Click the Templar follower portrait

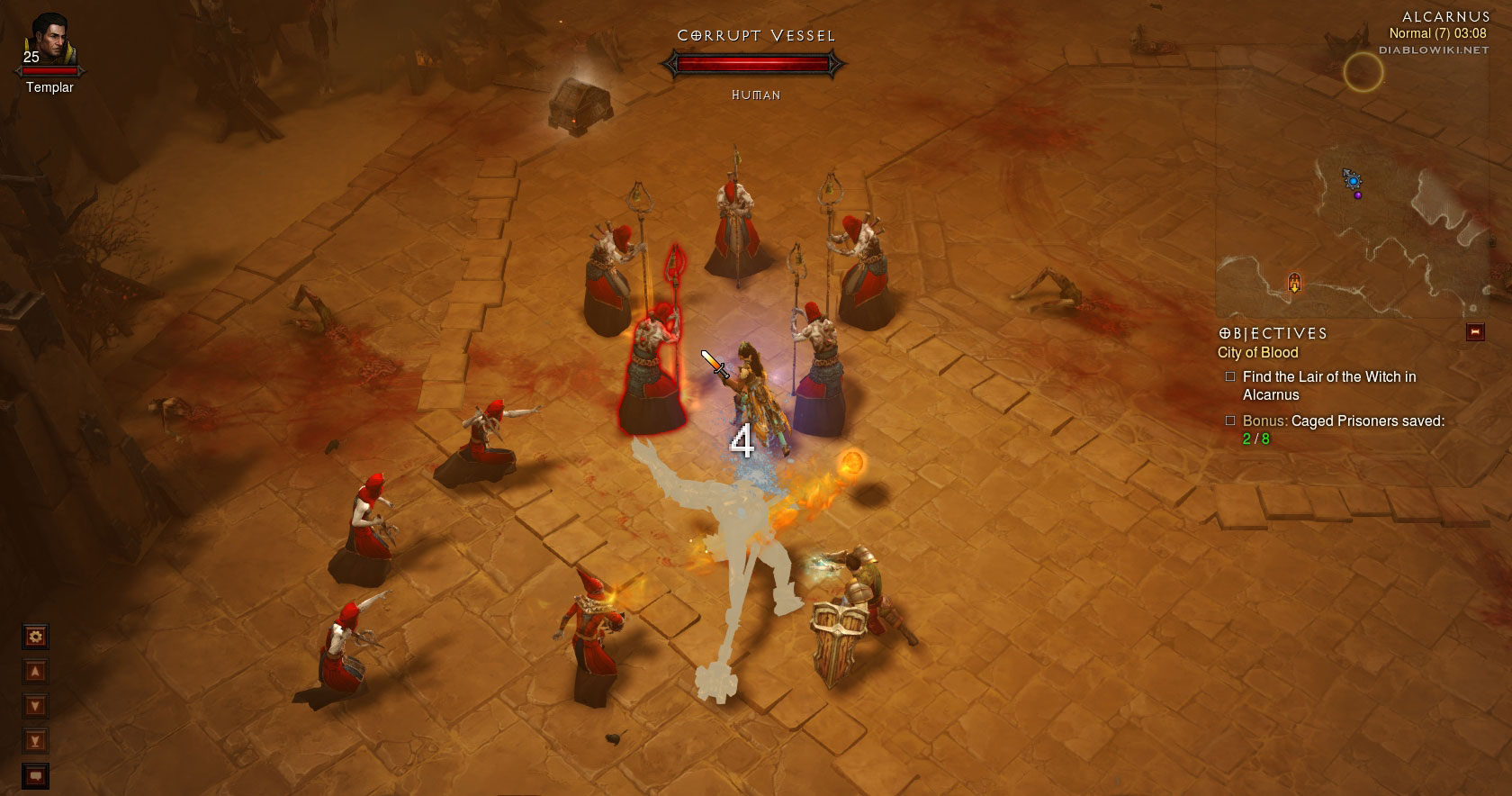tap(49, 43)
